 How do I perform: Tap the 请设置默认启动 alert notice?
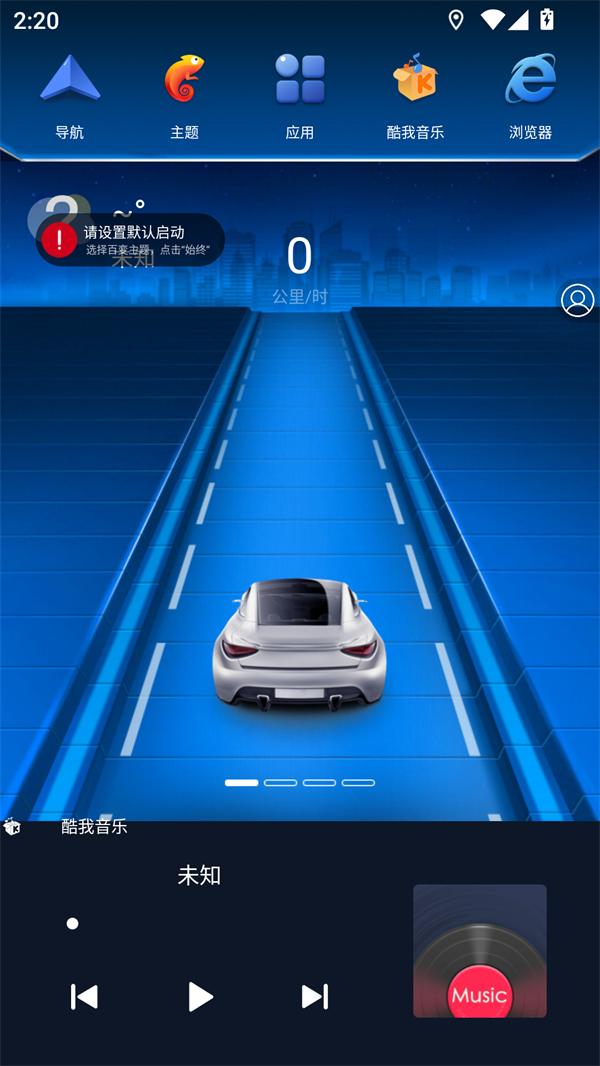coord(131,240)
